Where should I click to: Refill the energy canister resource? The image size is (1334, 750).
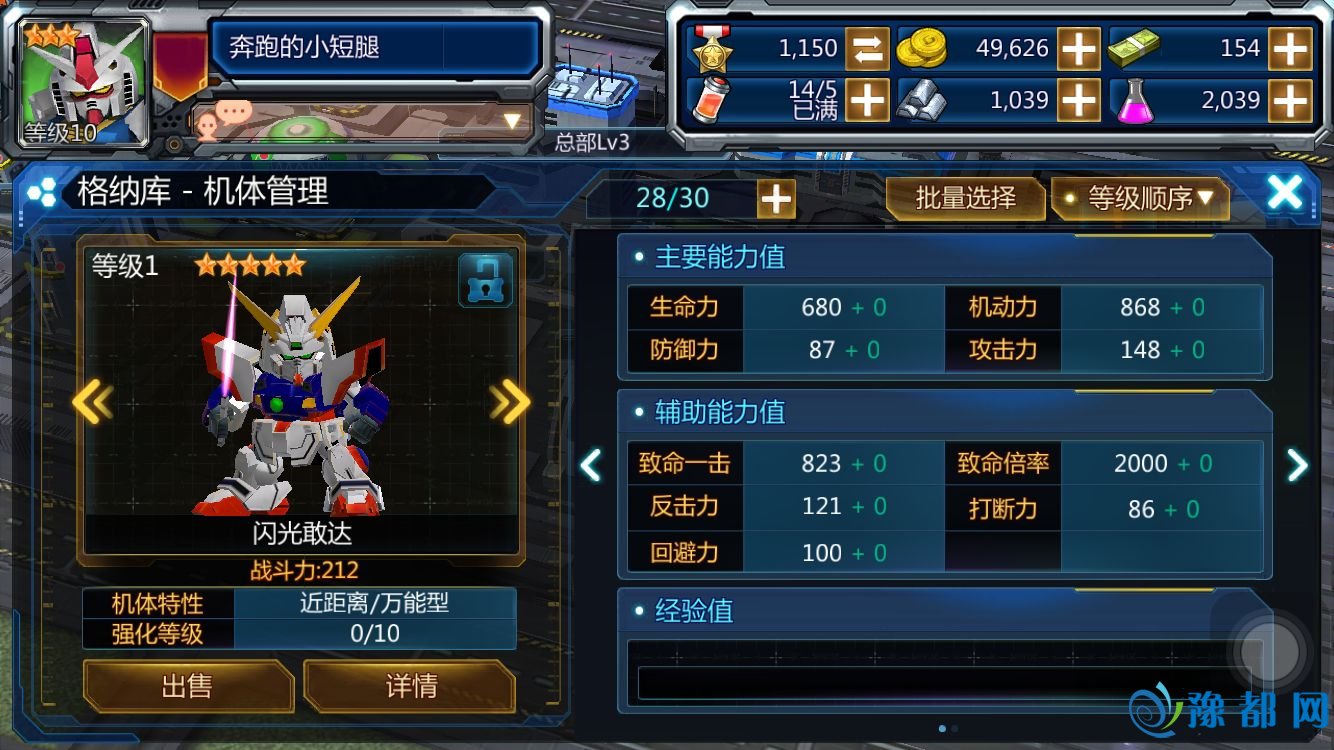tap(867, 100)
